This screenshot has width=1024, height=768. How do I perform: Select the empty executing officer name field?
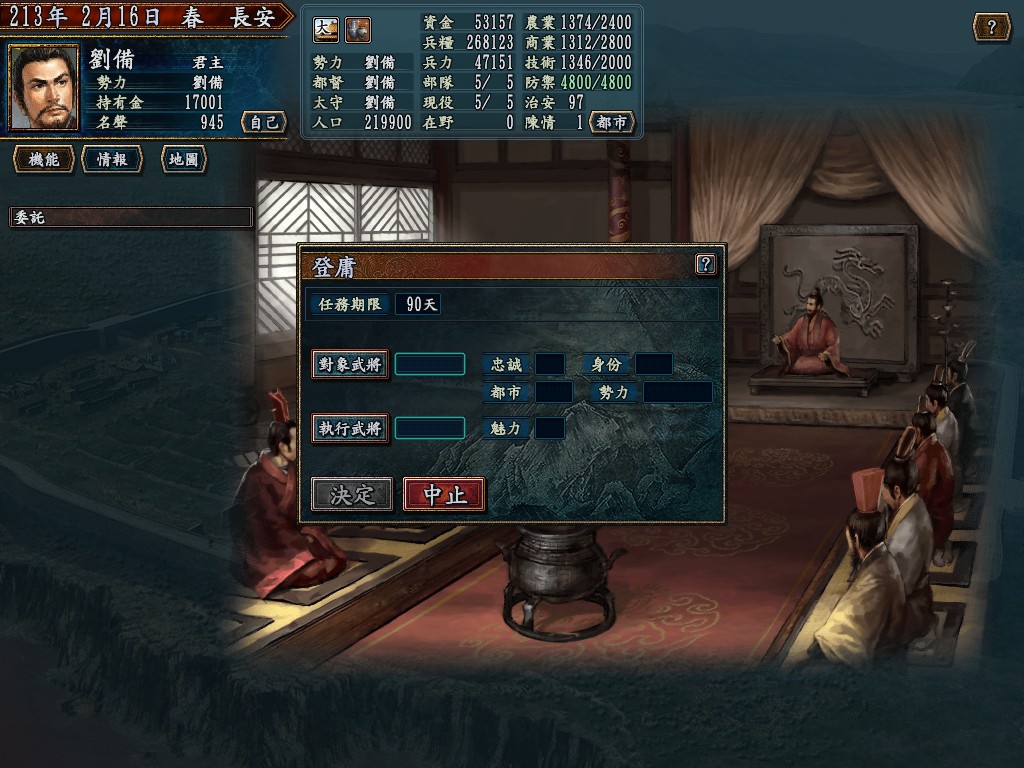pos(430,428)
